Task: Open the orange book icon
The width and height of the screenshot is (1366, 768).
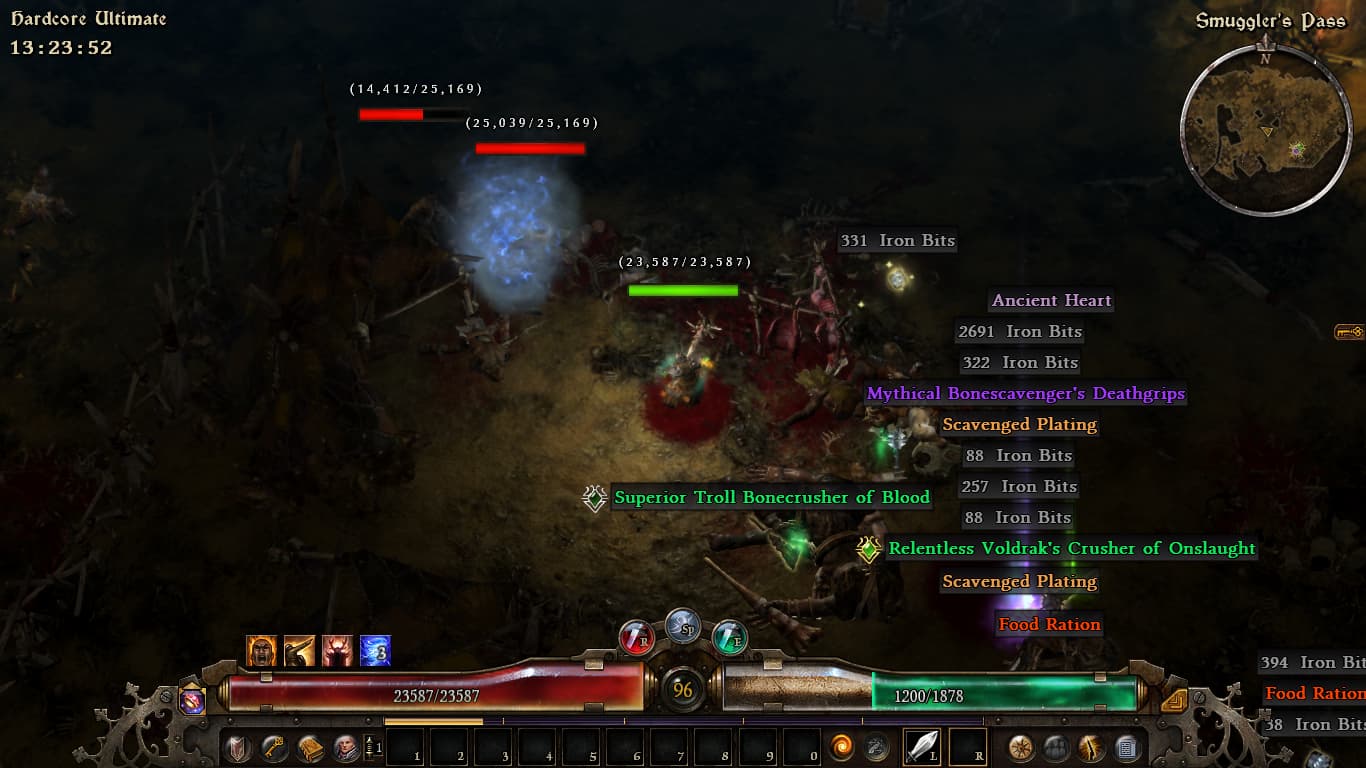Action: [x=310, y=748]
